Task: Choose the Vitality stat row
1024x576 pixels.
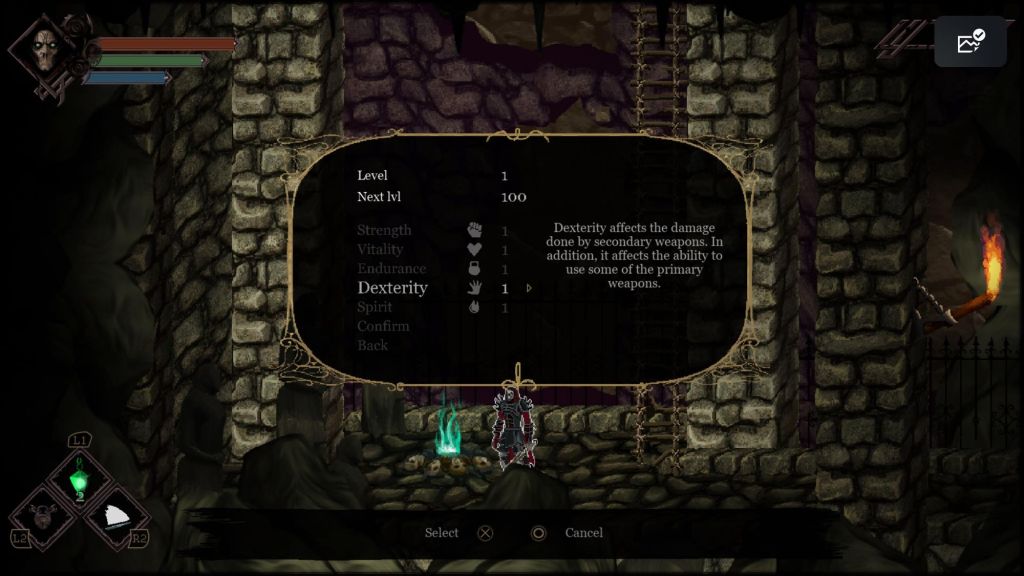Action: click(x=380, y=249)
